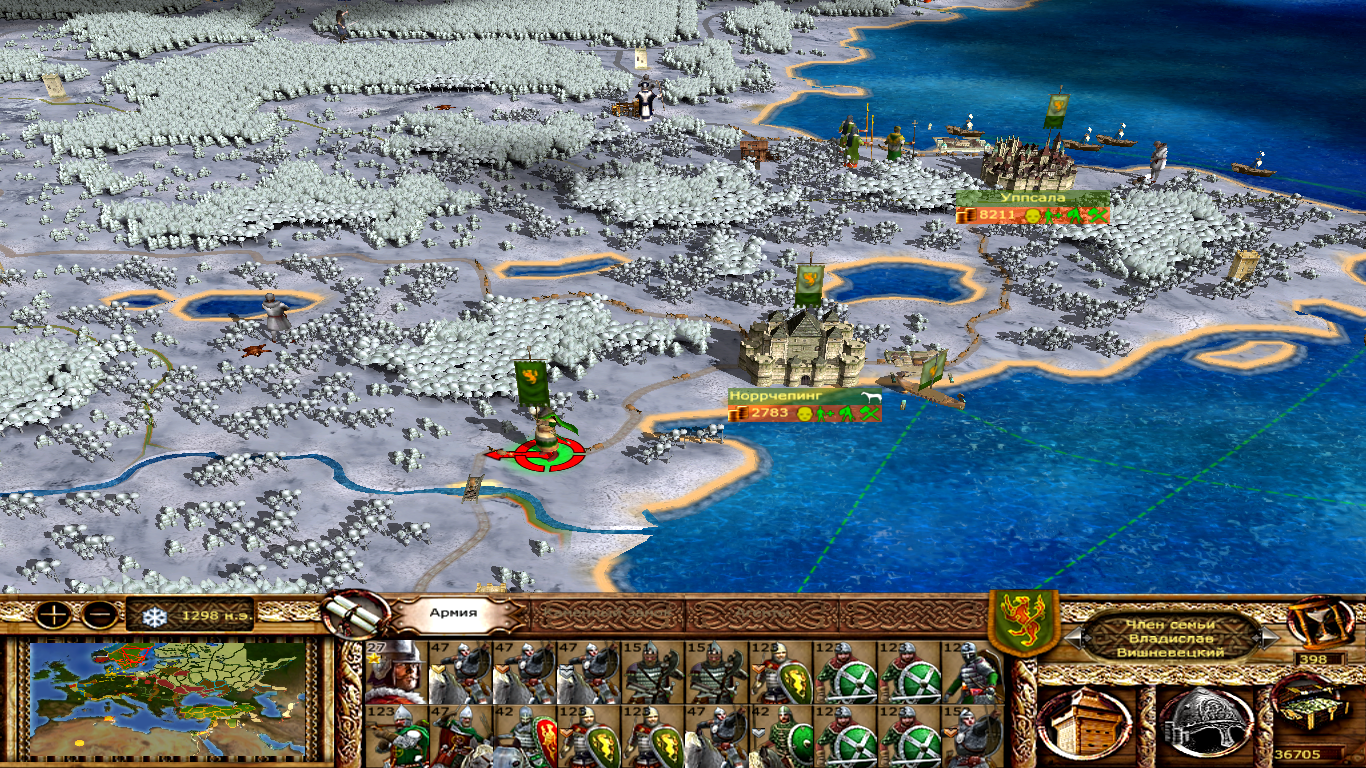Go to previous character with left arrow

(1074, 637)
